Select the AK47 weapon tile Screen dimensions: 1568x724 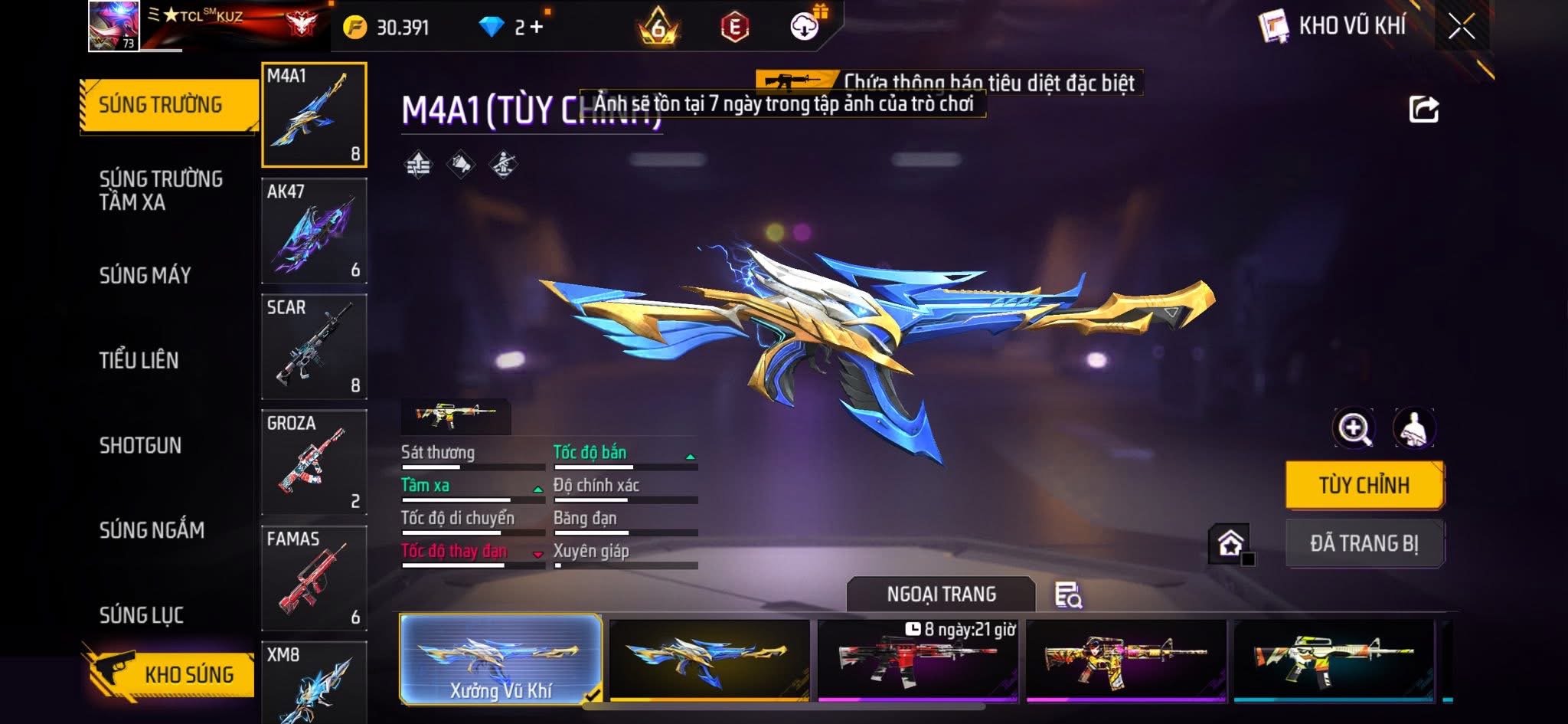[314, 231]
